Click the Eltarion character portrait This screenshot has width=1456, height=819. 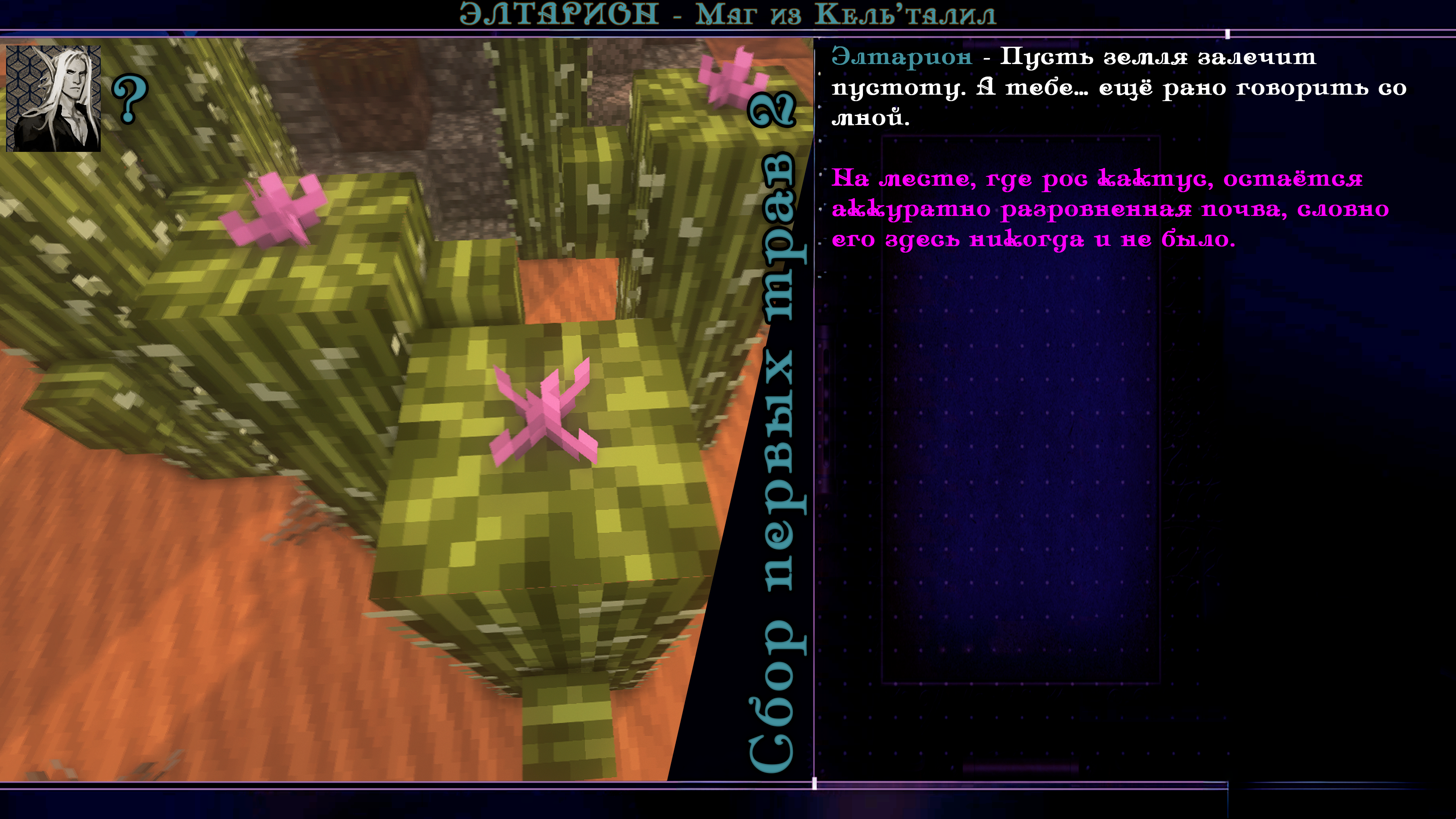click(53, 98)
